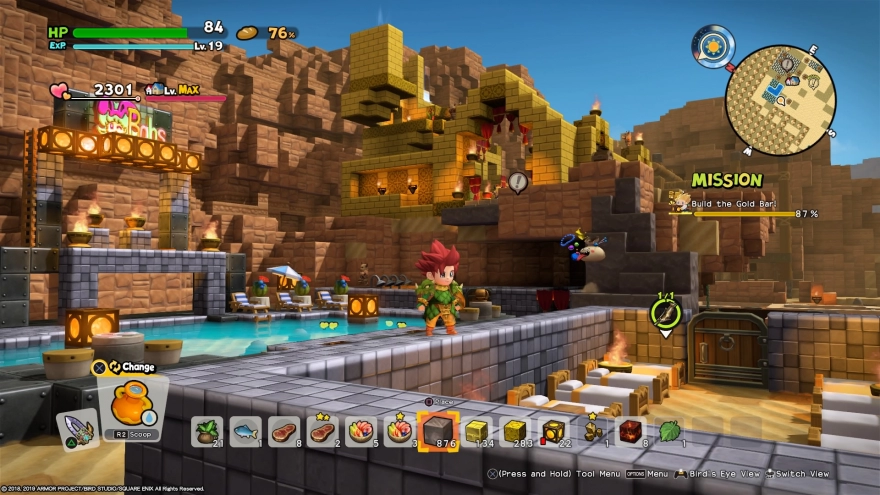
Task: Select the leafy root vegetable slot
Action: (207, 432)
